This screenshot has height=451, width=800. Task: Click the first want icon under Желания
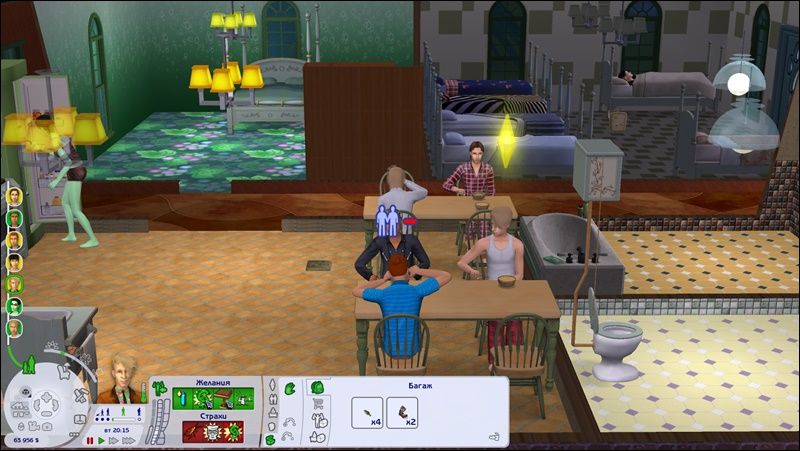tap(183, 398)
